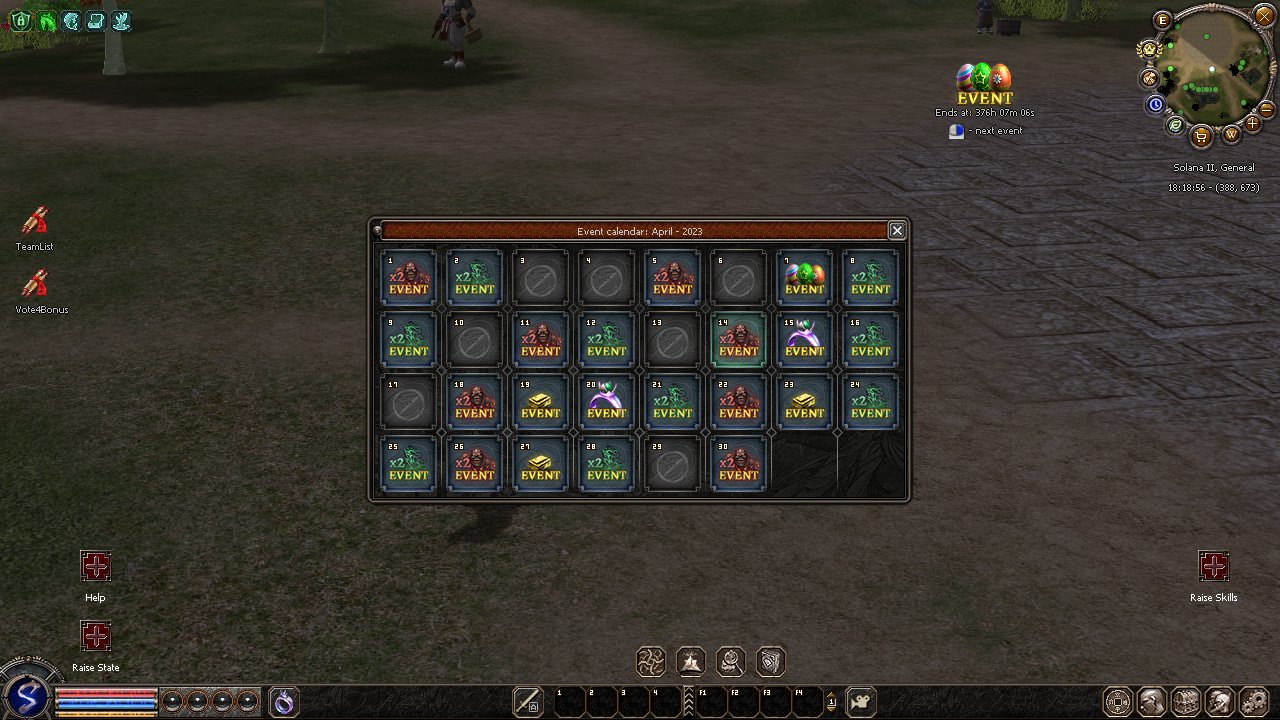Choose the day 19 gold bars event
This screenshot has height=720, width=1280.
pyautogui.click(x=540, y=401)
